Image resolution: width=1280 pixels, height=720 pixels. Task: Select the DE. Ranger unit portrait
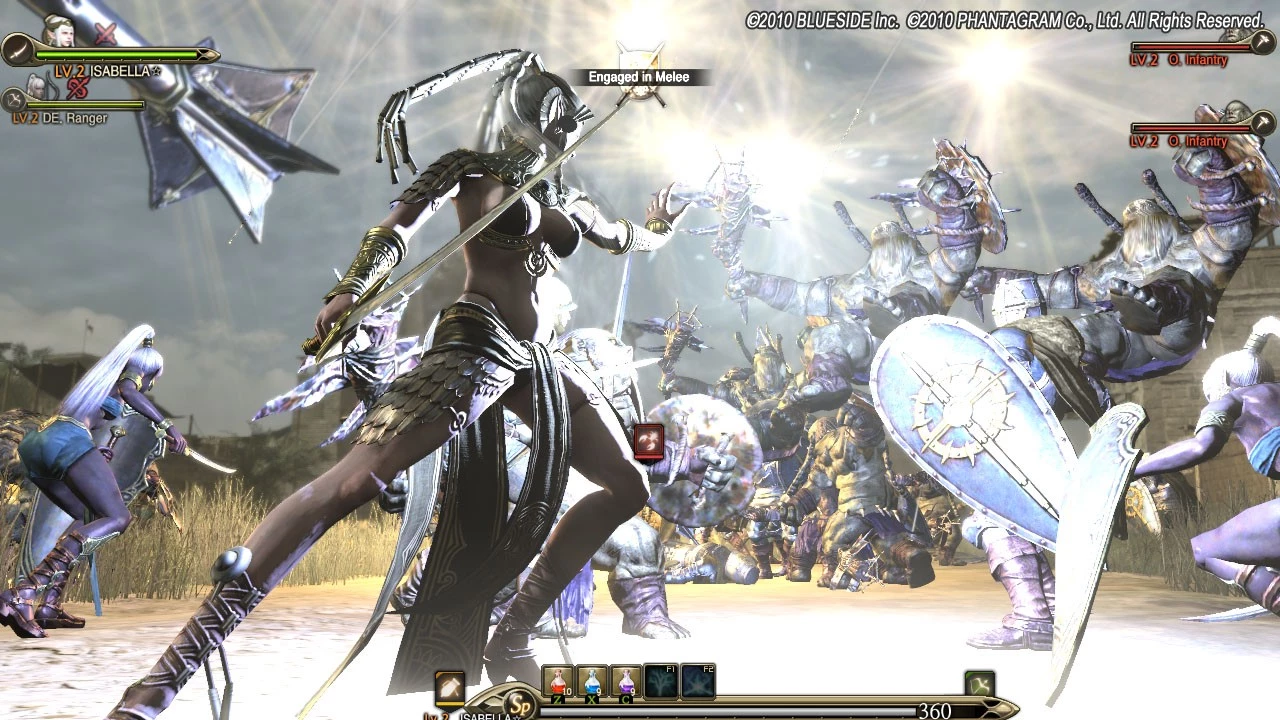point(37,86)
